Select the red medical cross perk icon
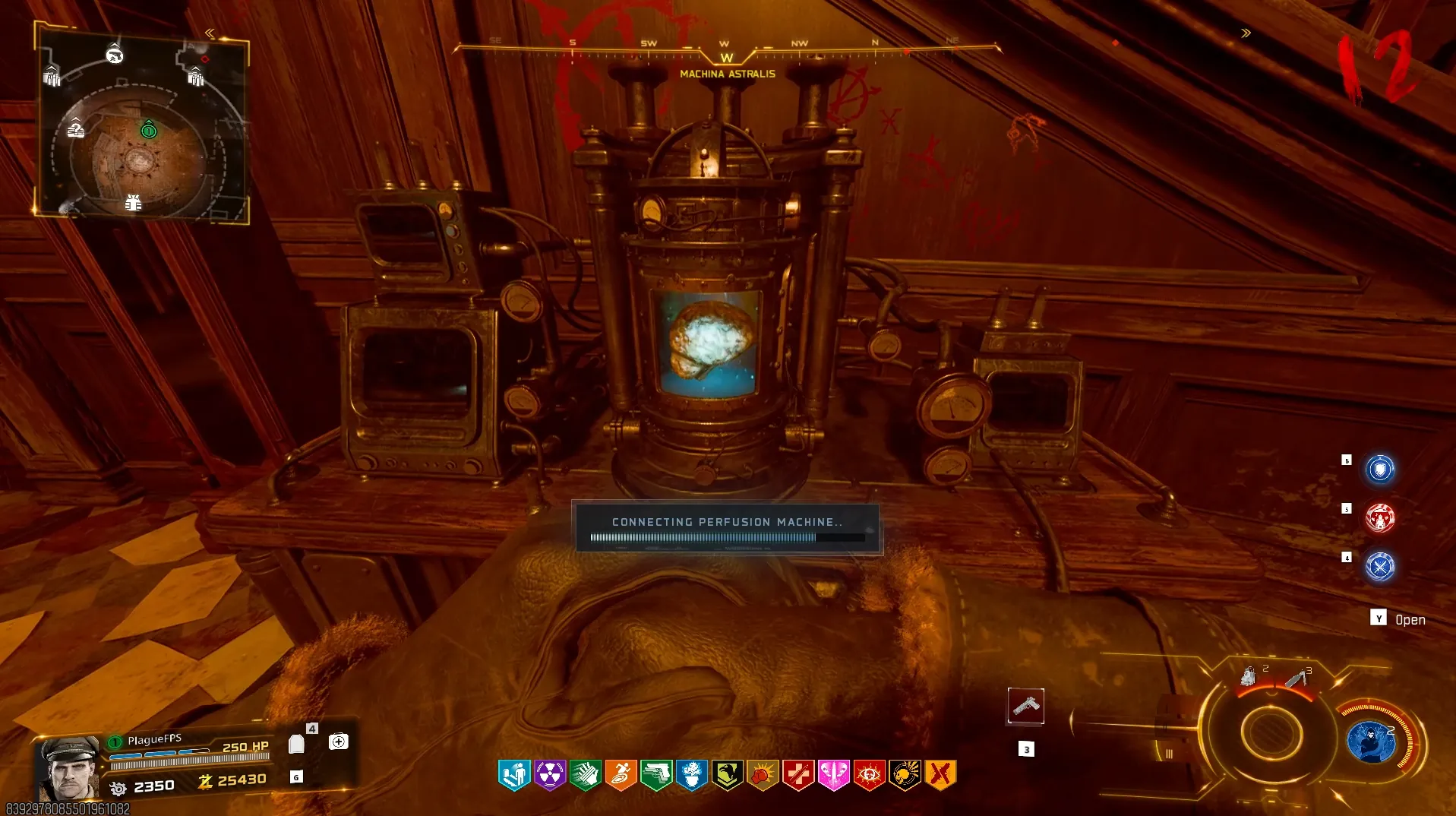Screen dimensions: 1456x816 click(x=798, y=775)
